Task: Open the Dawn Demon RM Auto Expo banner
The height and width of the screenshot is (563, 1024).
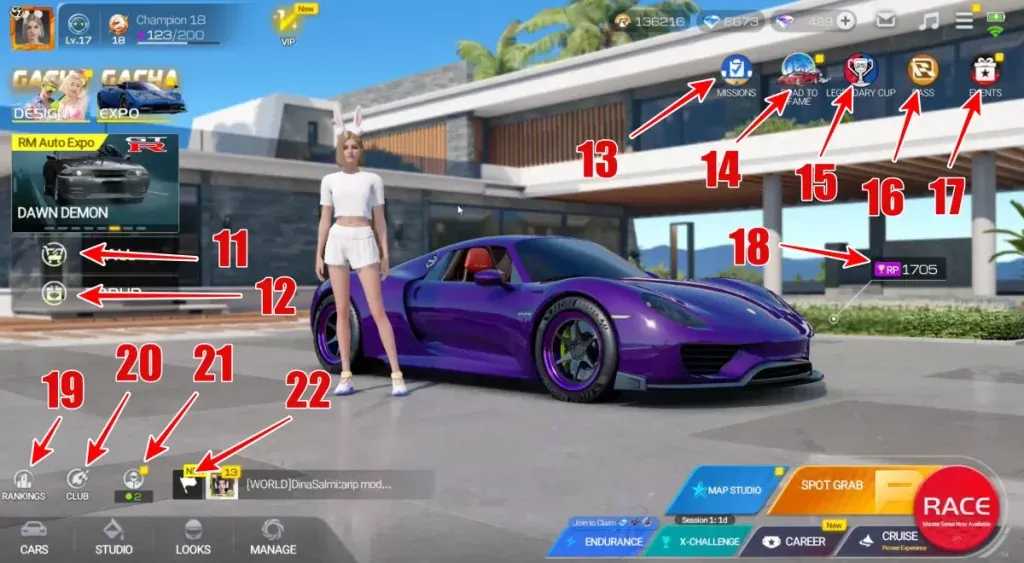Action: (95, 183)
